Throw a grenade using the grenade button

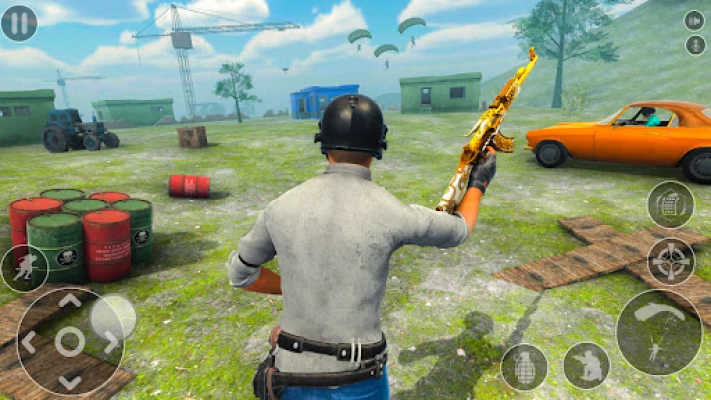click(523, 366)
